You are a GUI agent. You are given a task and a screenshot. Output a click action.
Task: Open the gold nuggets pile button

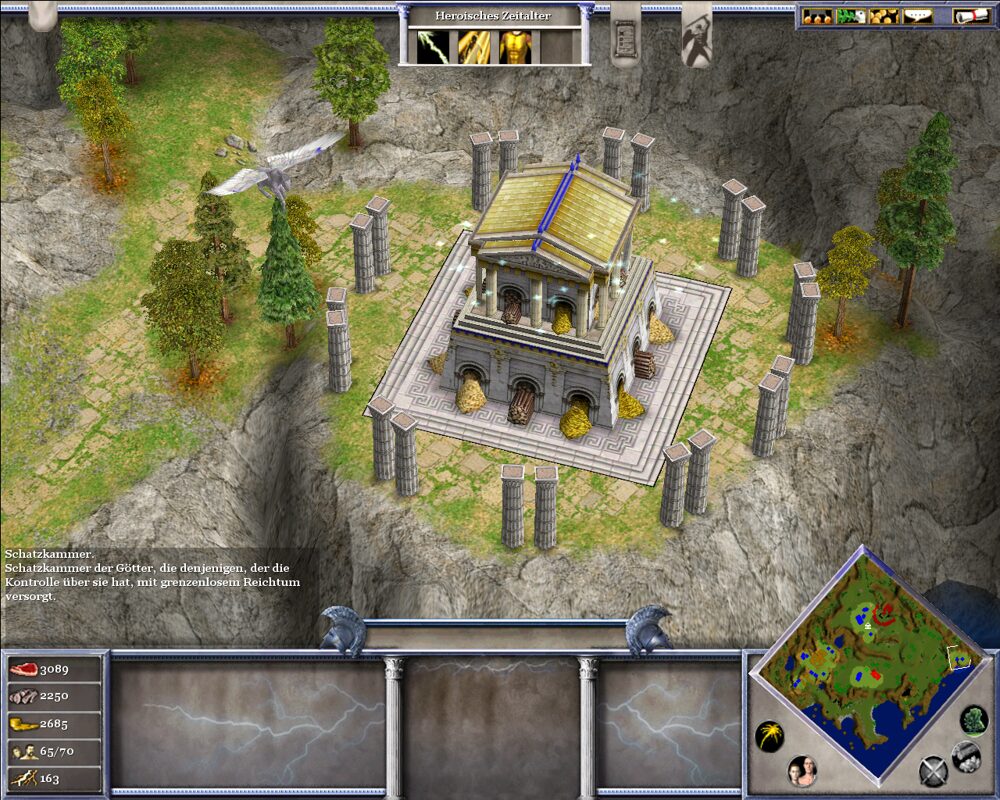pyautogui.click(x=882, y=16)
